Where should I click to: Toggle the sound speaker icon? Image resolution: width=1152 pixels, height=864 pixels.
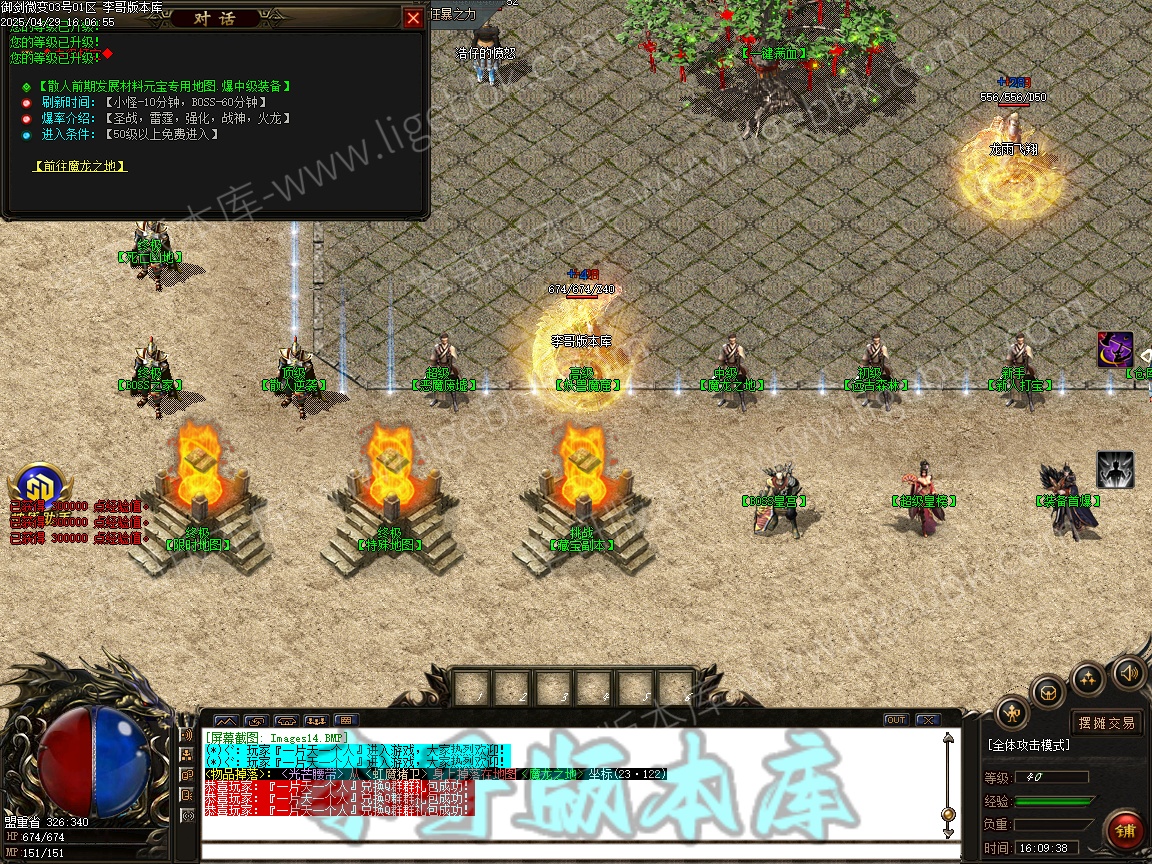tap(1129, 672)
